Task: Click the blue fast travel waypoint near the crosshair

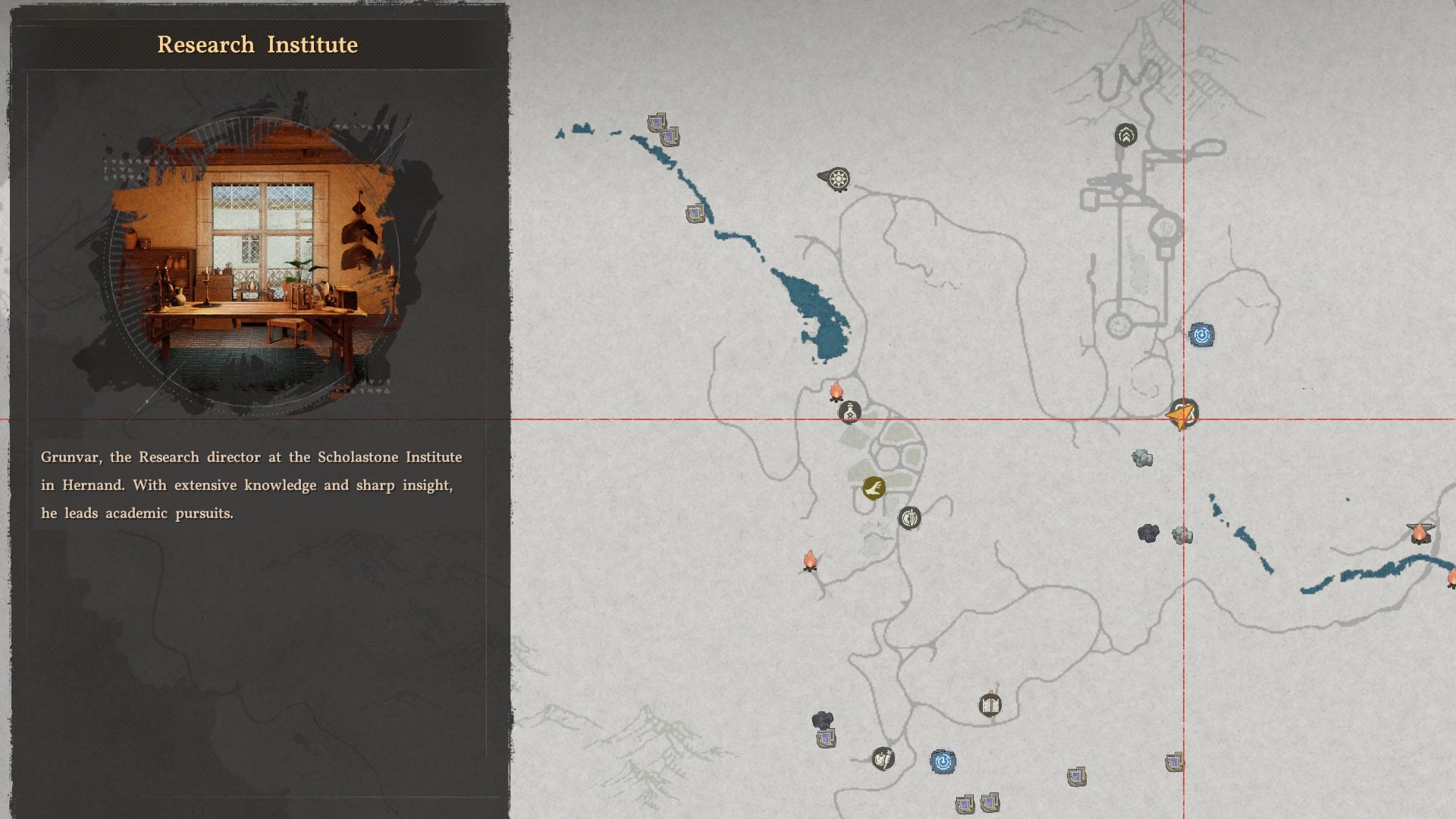Action: tap(1203, 334)
